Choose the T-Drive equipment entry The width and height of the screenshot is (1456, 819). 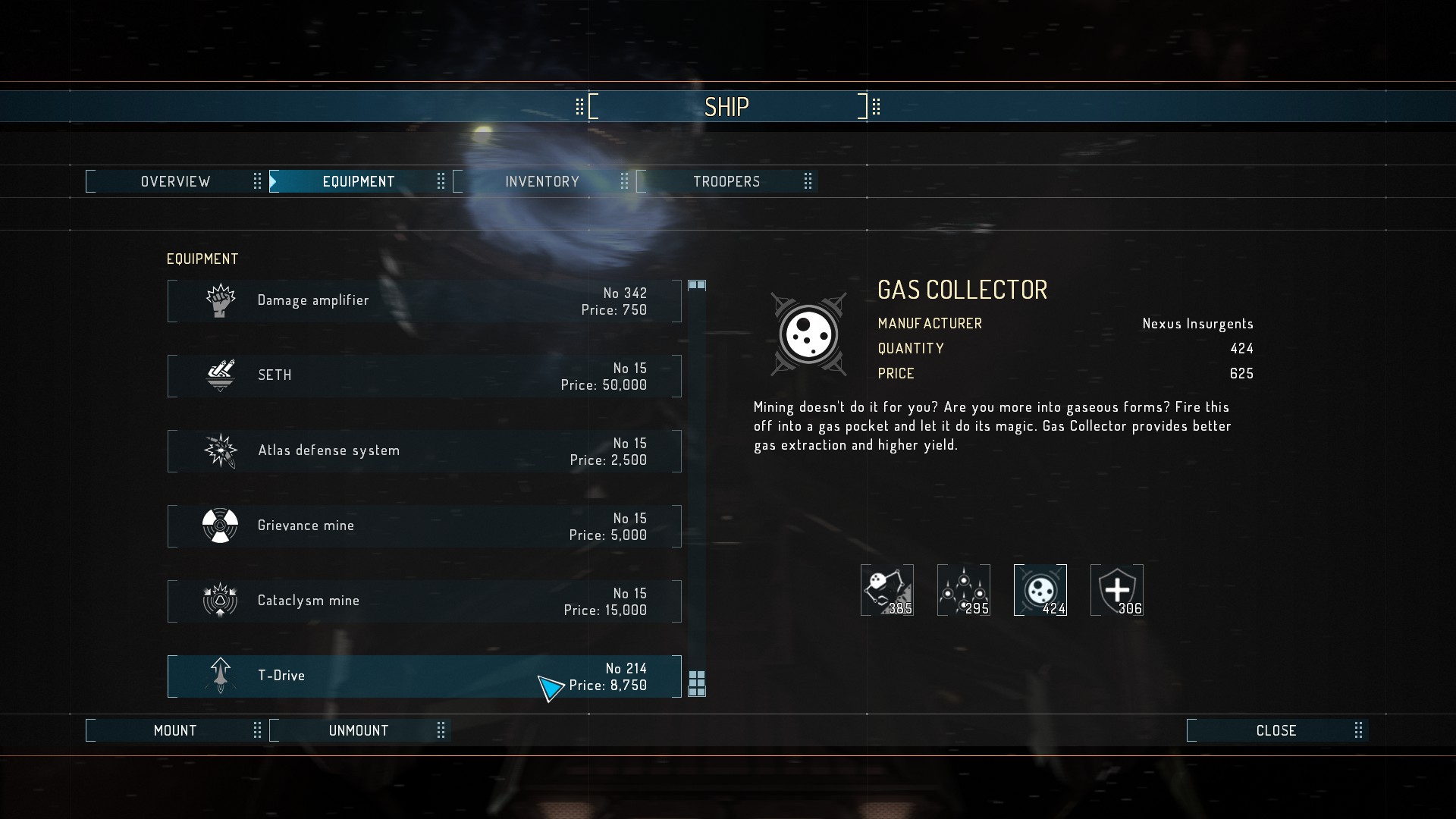pyautogui.click(x=425, y=676)
